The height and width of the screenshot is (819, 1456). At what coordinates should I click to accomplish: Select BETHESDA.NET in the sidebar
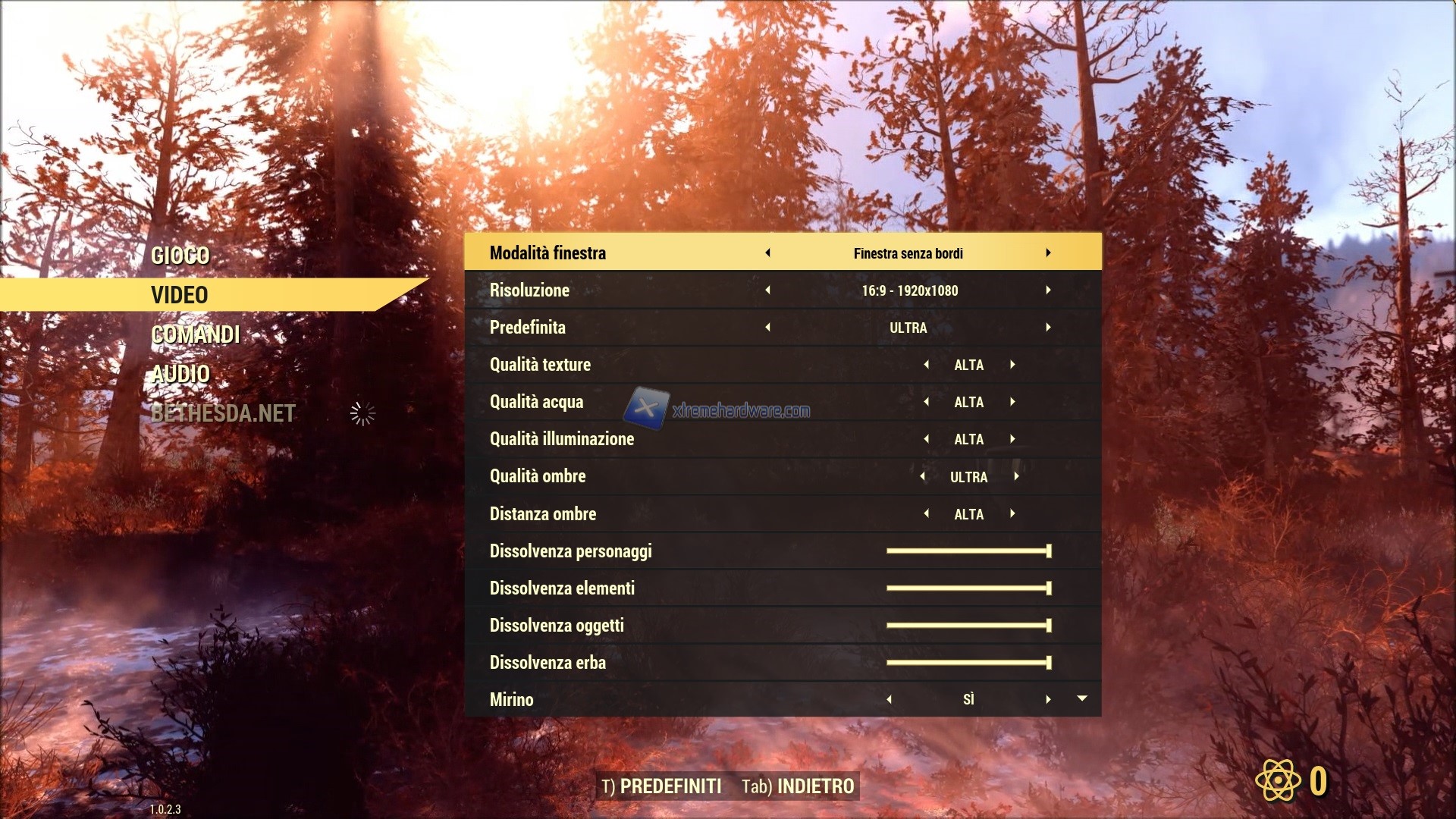[x=222, y=414]
